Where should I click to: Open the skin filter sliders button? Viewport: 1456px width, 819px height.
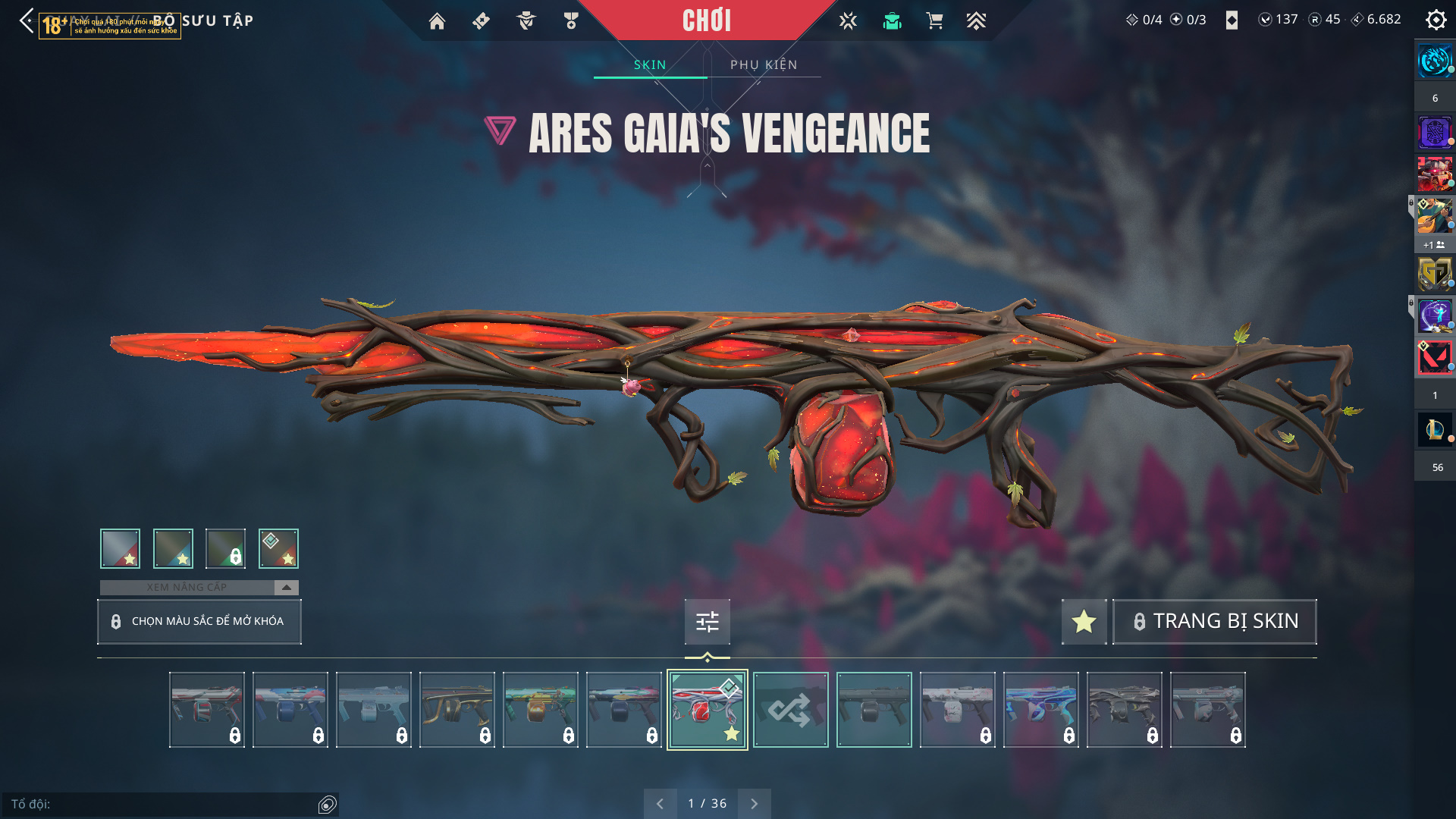pyautogui.click(x=707, y=622)
